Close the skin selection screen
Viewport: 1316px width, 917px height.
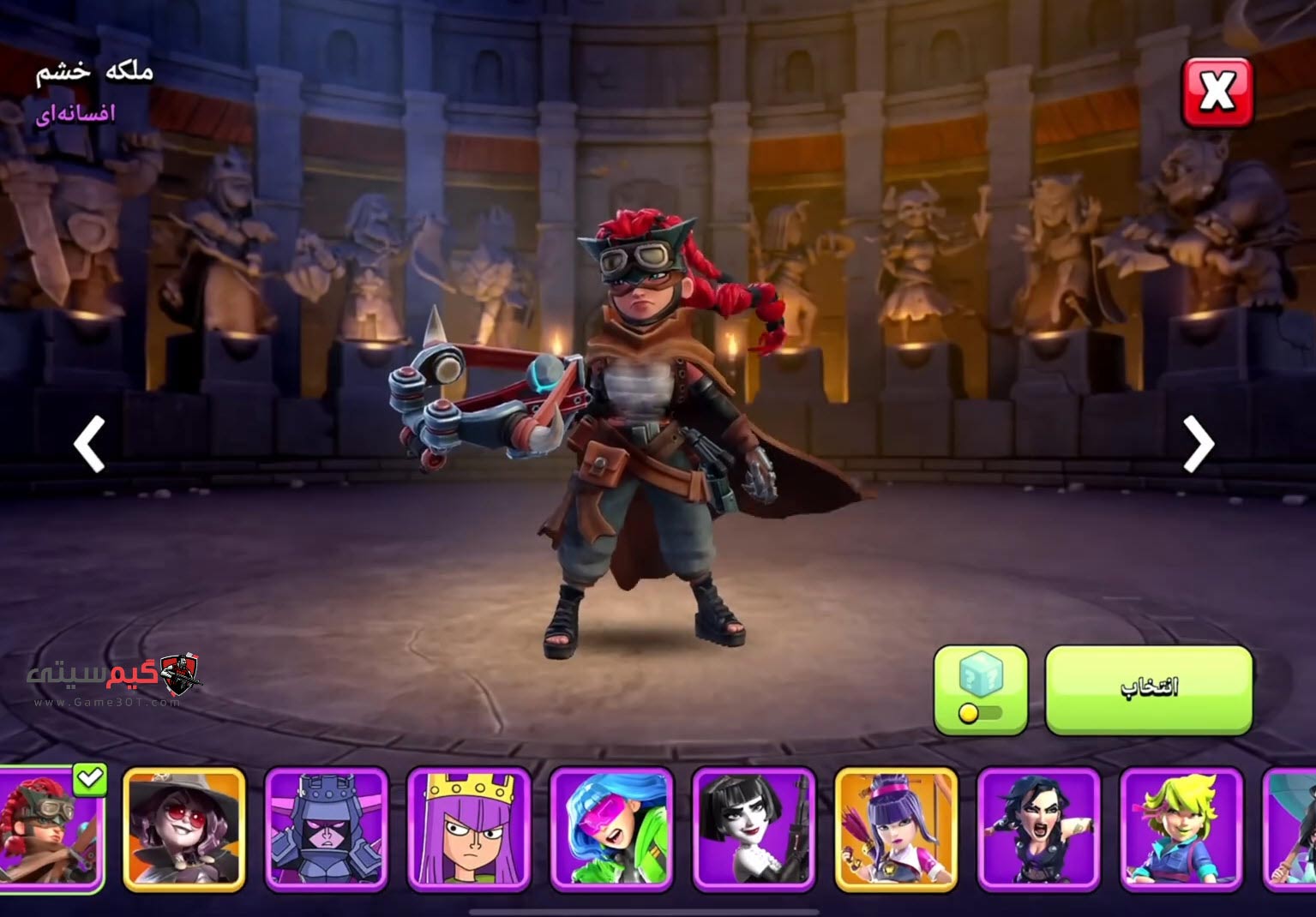(x=1217, y=93)
